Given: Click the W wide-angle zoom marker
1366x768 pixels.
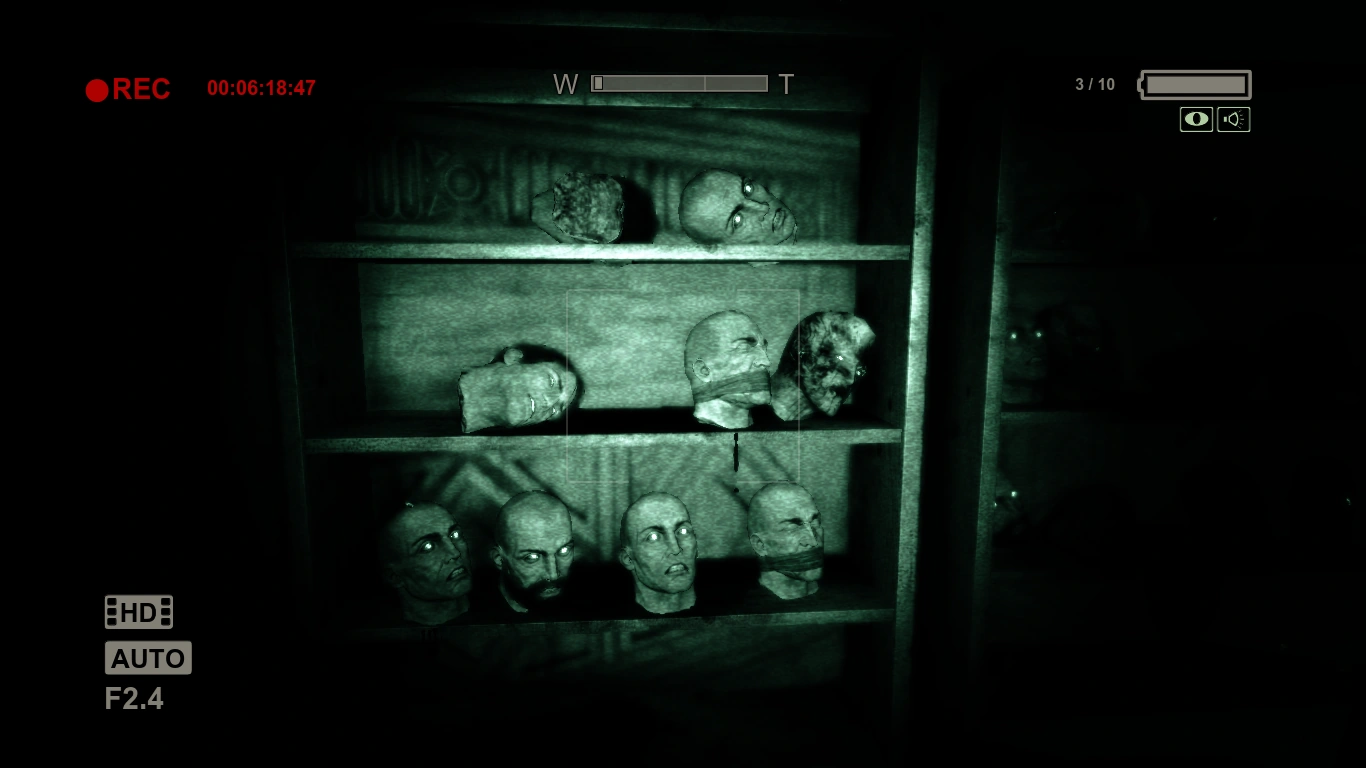Looking at the screenshot, I should tap(566, 84).
